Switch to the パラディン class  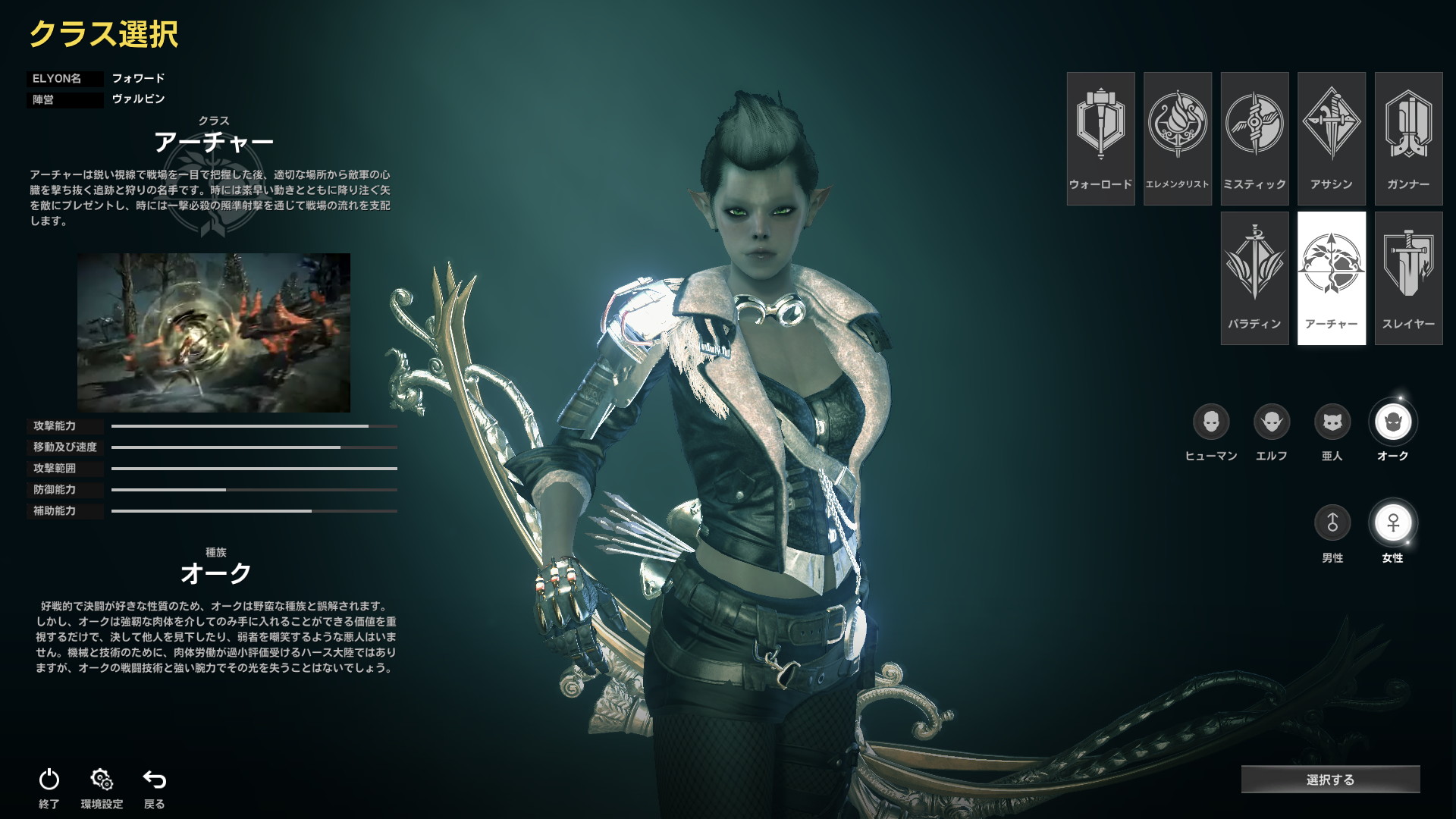pyautogui.click(x=1254, y=278)
